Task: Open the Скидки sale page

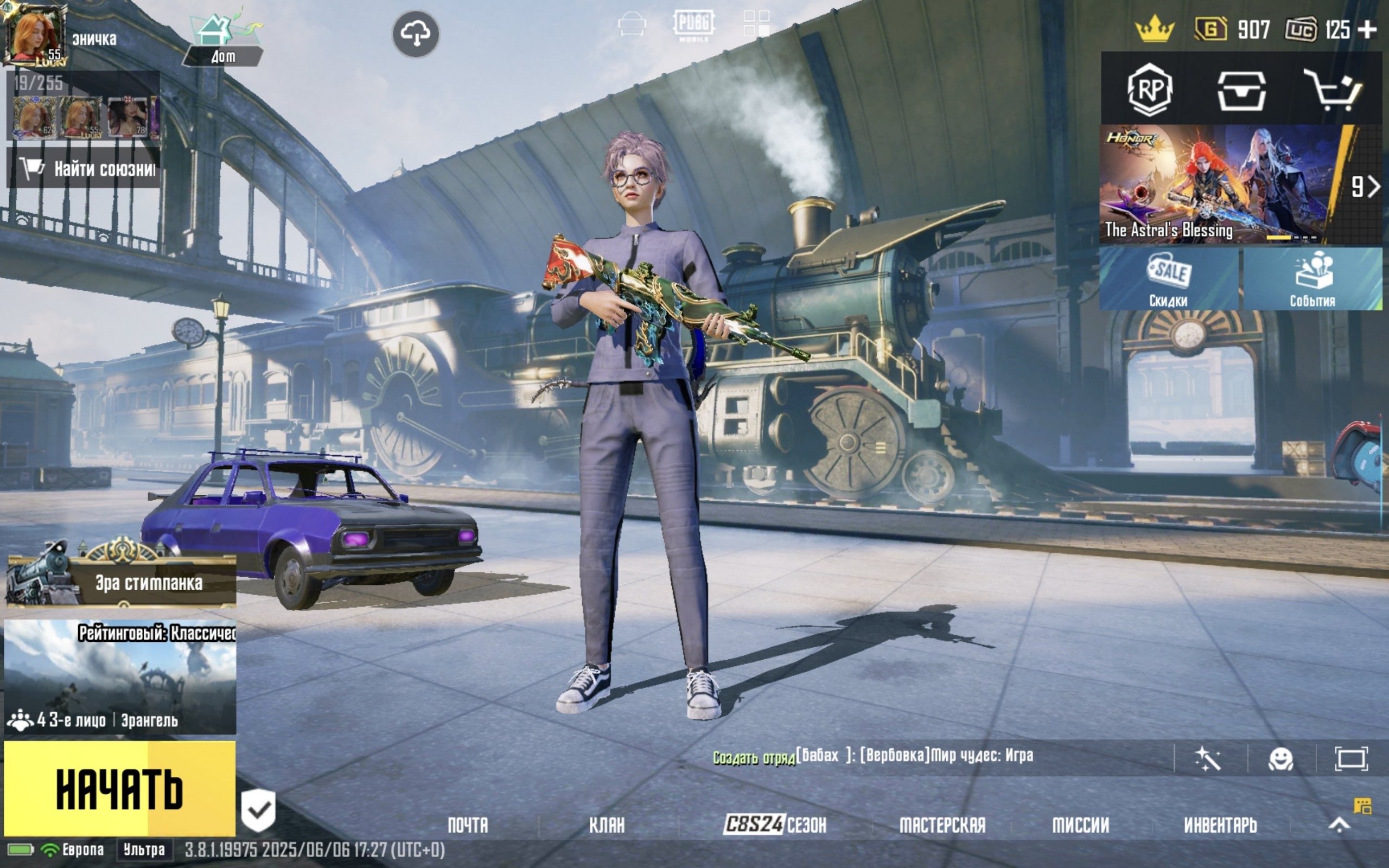Action: click(1169, 279)
